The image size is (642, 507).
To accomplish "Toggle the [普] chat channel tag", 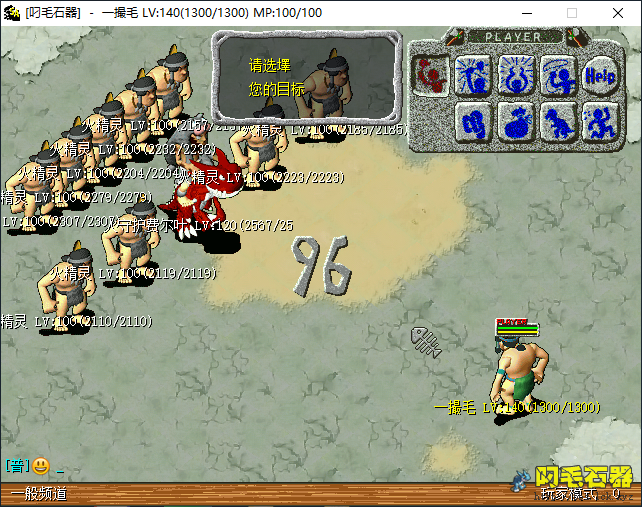I will [16, 465].
